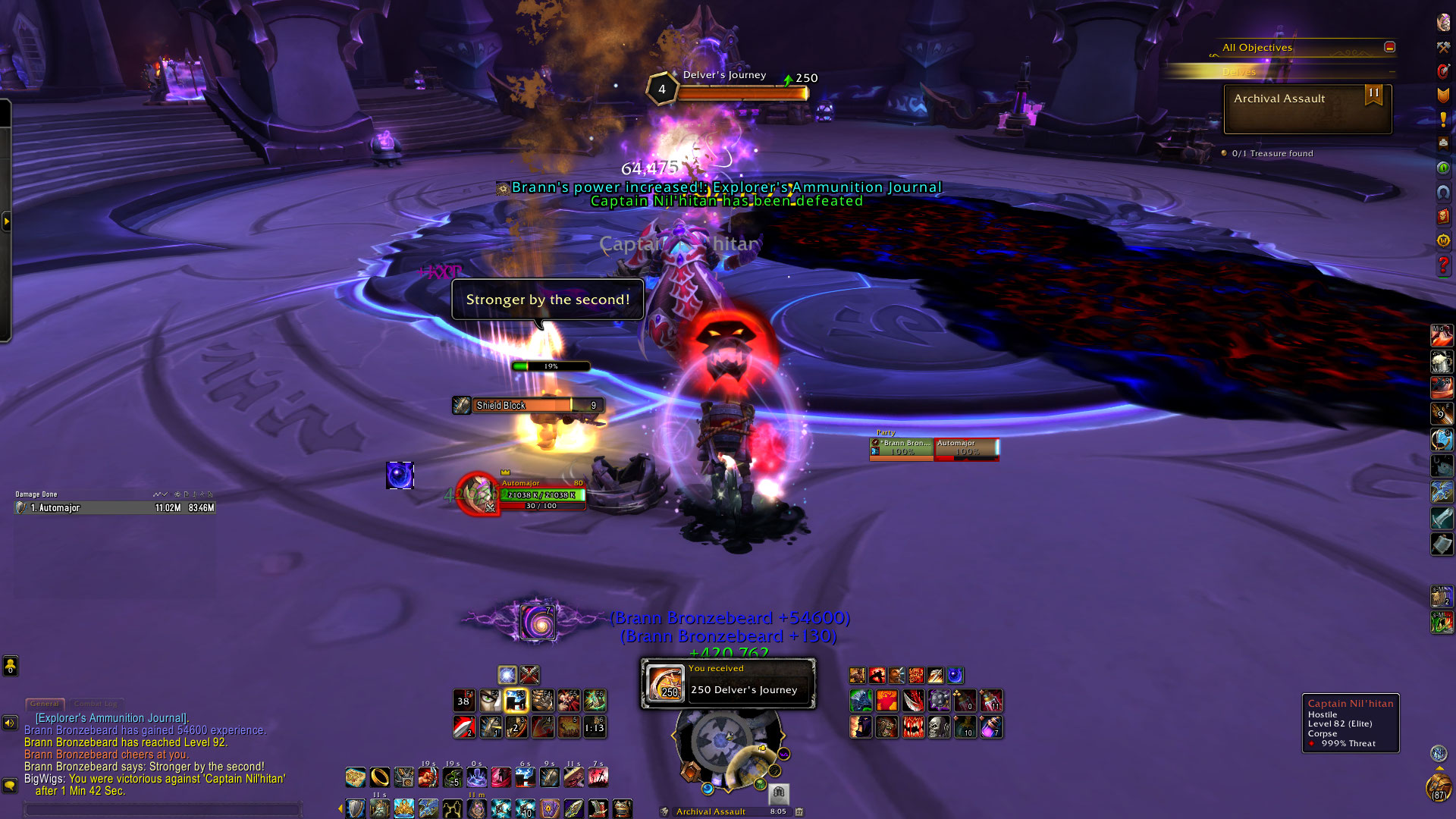Viewport: 1456px width, 819px height.
Task: Collapse the All Objectives tracker
Action: [1389, 47]
